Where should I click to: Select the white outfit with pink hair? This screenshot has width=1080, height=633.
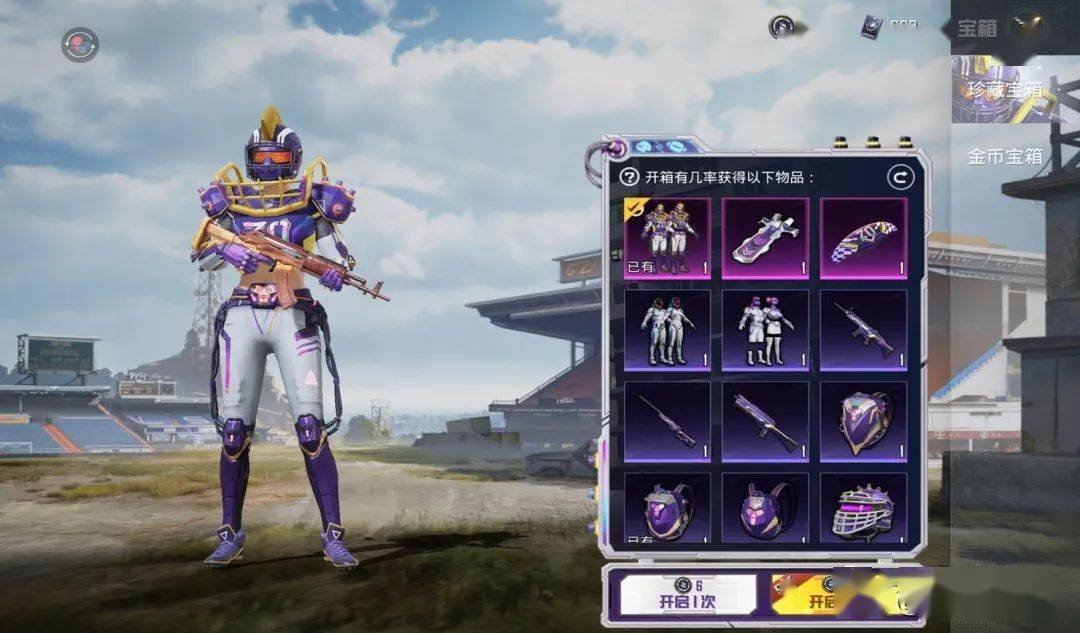coord(765,330)
